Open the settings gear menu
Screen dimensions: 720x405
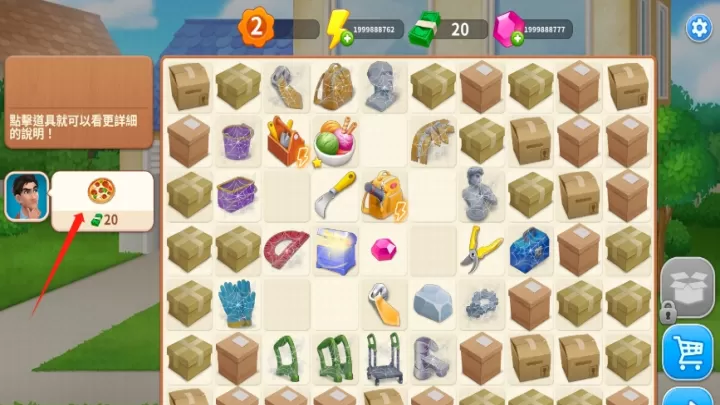[x=696, y=28]
